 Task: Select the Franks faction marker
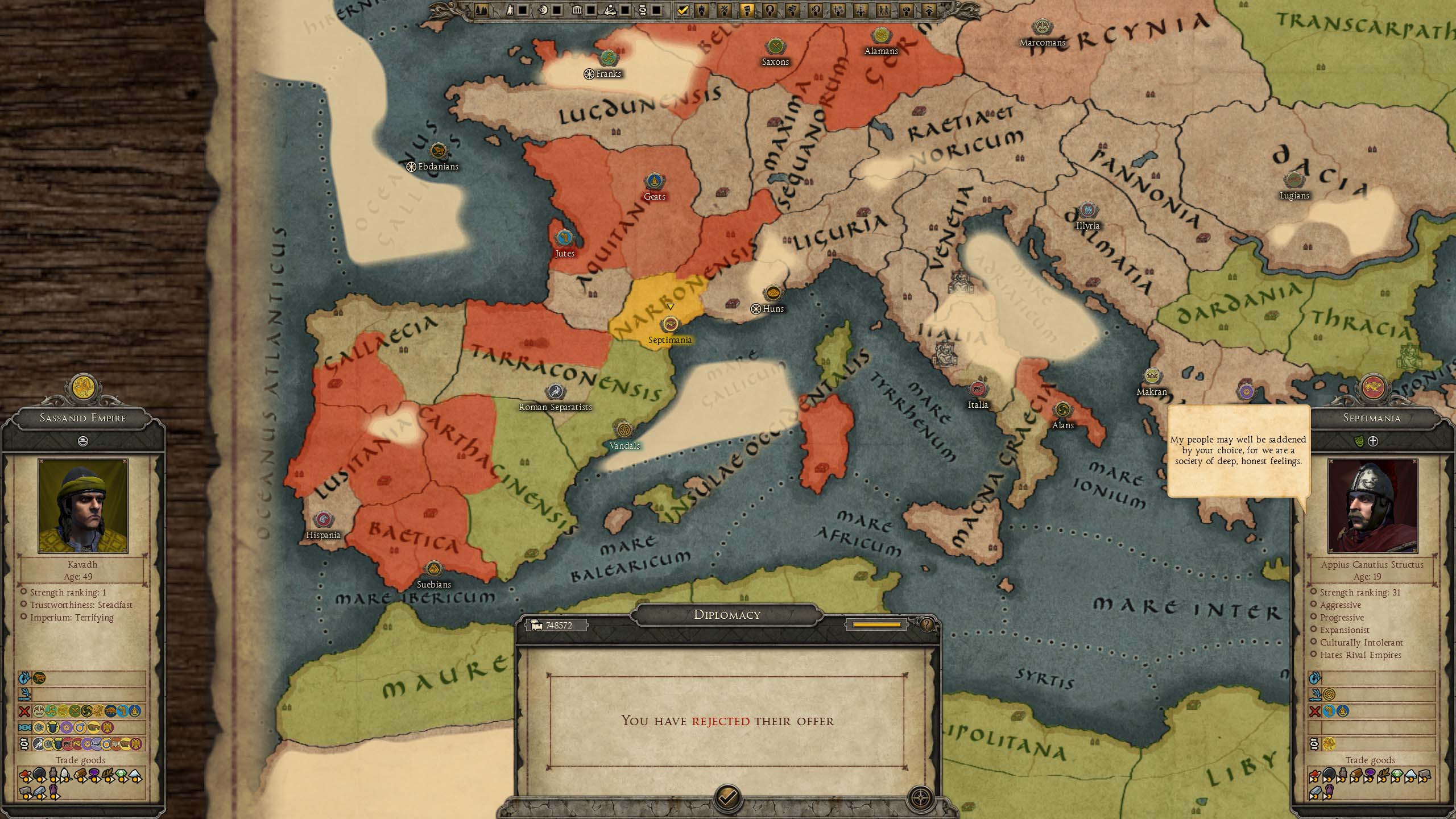click(x=608, y=58)
